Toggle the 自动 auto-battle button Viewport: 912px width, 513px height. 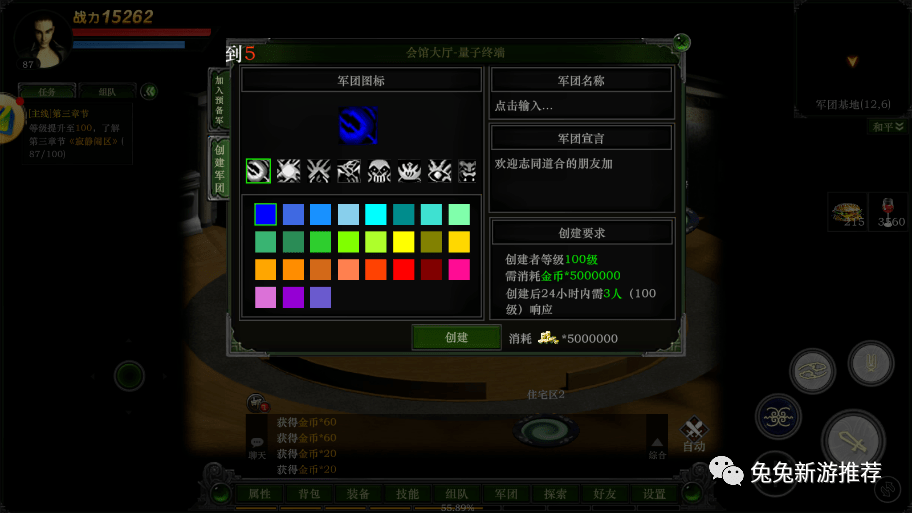click(694, 434)
